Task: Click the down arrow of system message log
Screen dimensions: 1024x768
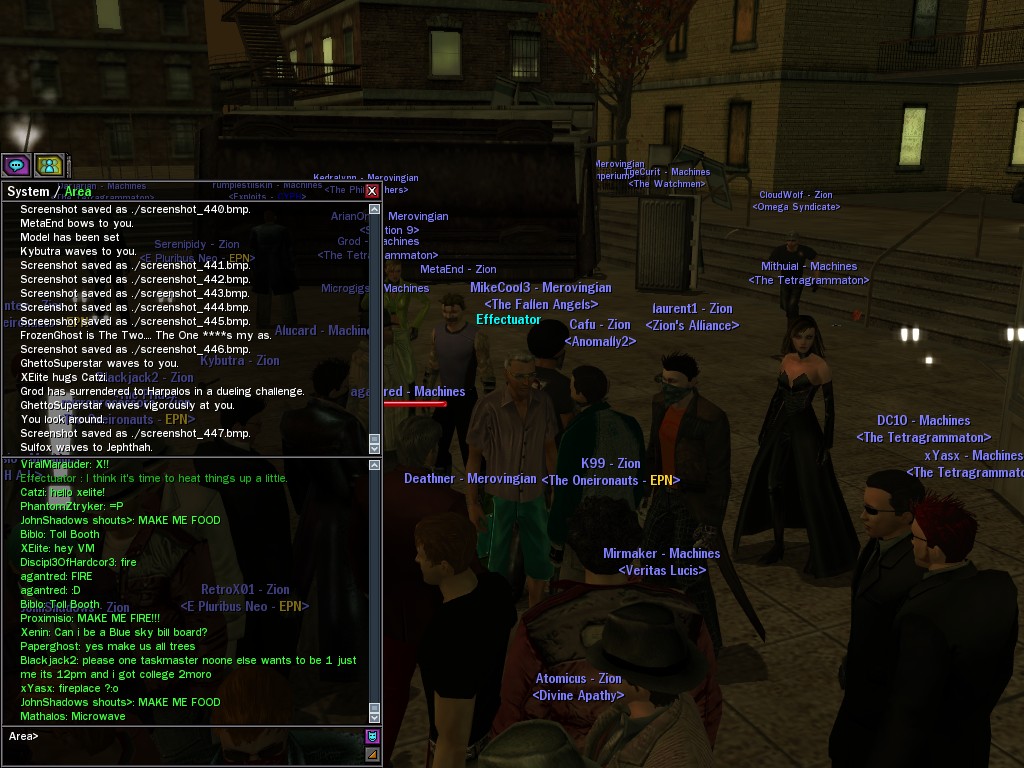Action: [x=375, y=449]
